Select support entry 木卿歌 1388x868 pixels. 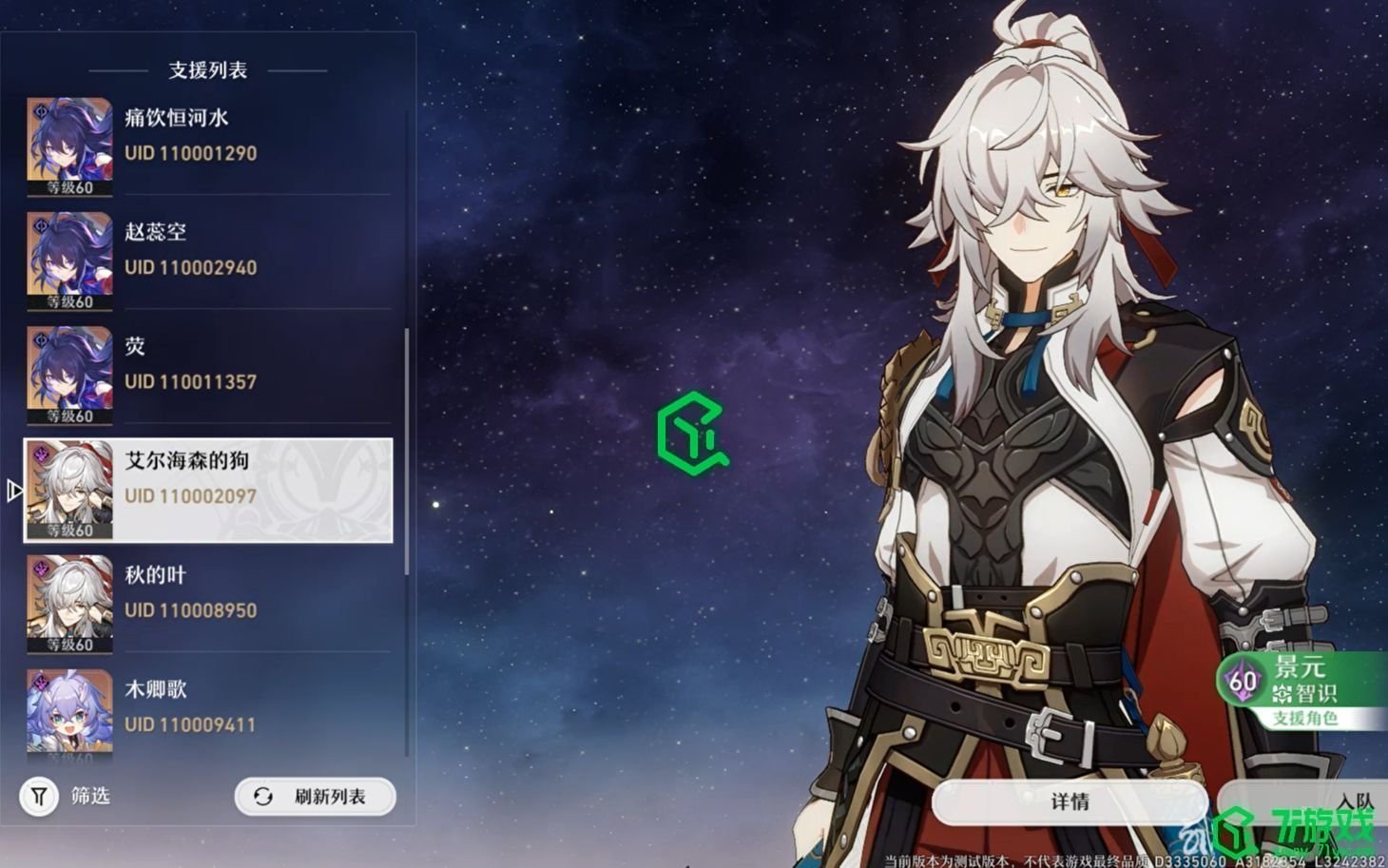tap(207, 713)
